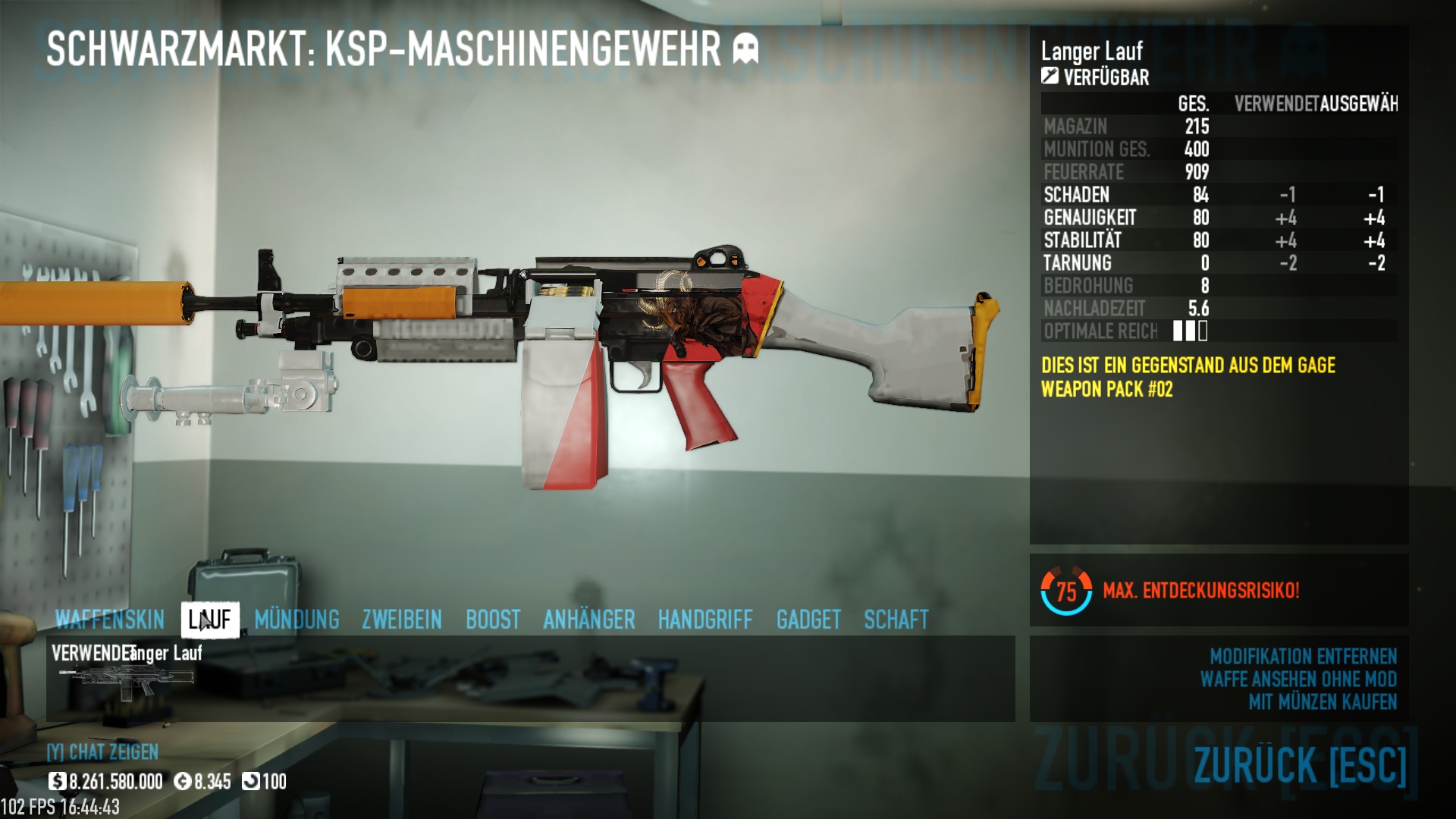Screen dimensions: 1456x819
Task: Show the chat via Chat Zeigen
Action: click(x=102, y=752)
